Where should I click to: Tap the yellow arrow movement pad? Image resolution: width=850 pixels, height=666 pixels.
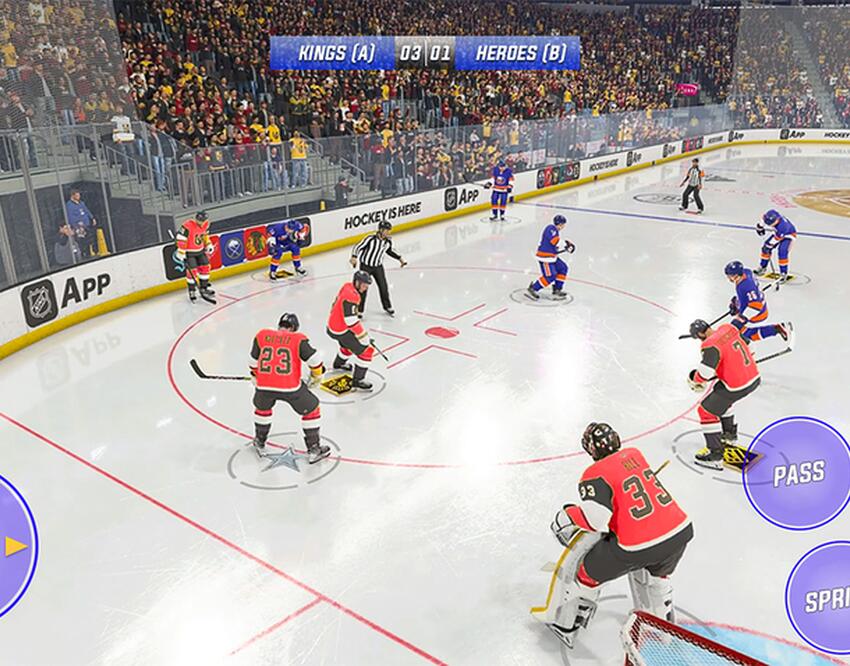click(x=14, y=546)
